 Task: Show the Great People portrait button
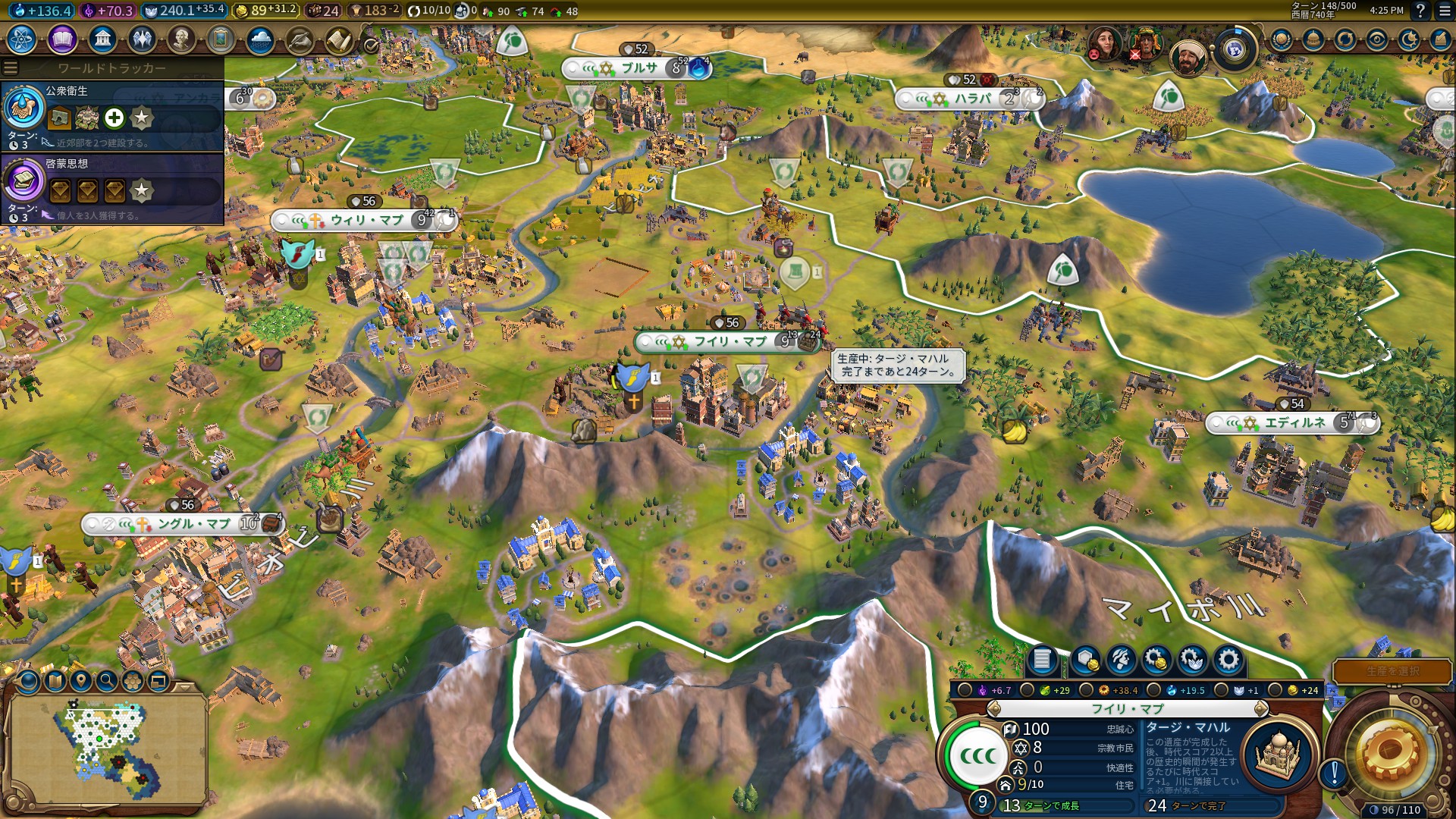pyautogui.click(x=181, y=39)
